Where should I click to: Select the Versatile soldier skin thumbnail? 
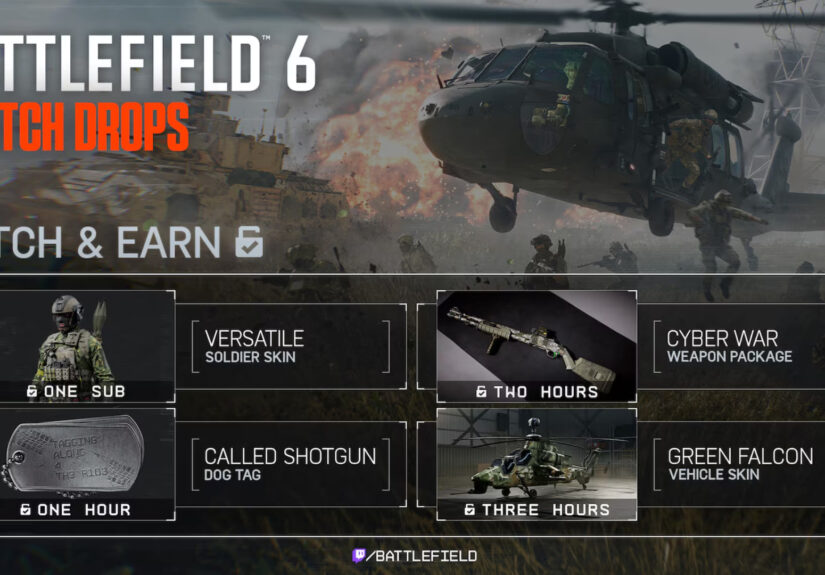87,345
